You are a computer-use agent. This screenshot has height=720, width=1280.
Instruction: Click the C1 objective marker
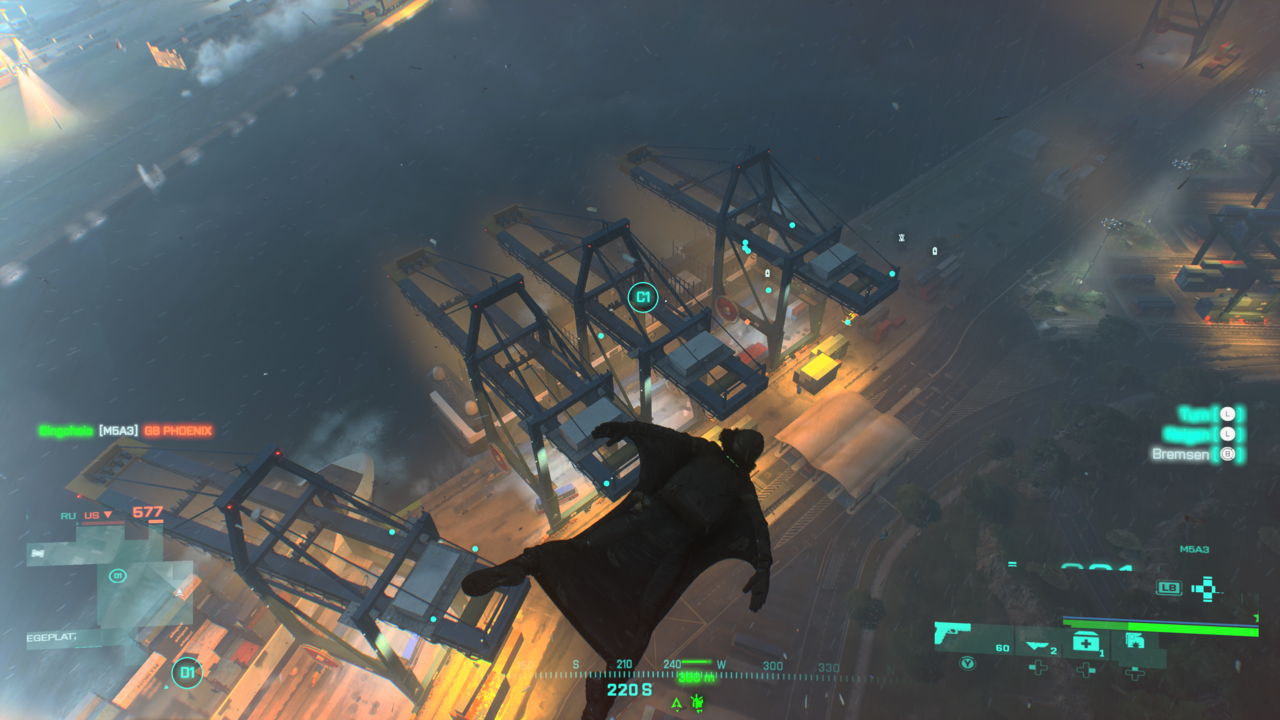(643, 297)
